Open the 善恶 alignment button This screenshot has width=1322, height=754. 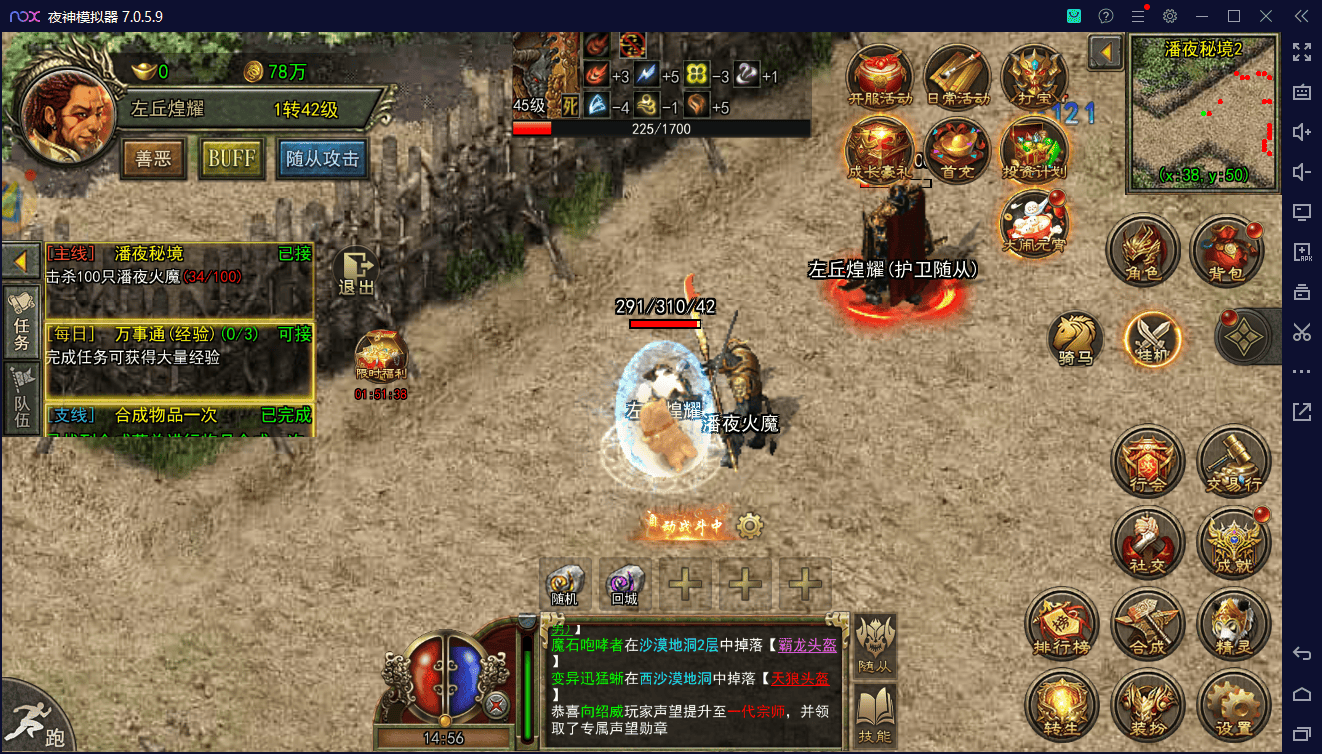pos(153,159)
